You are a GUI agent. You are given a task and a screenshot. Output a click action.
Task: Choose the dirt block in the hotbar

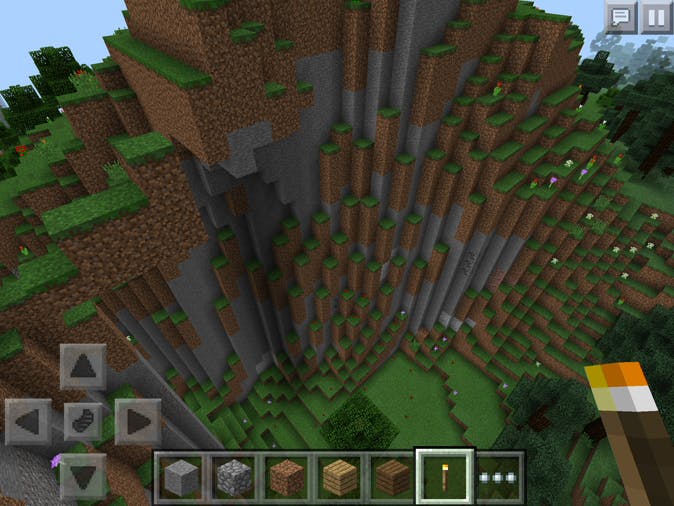point(288,476)
